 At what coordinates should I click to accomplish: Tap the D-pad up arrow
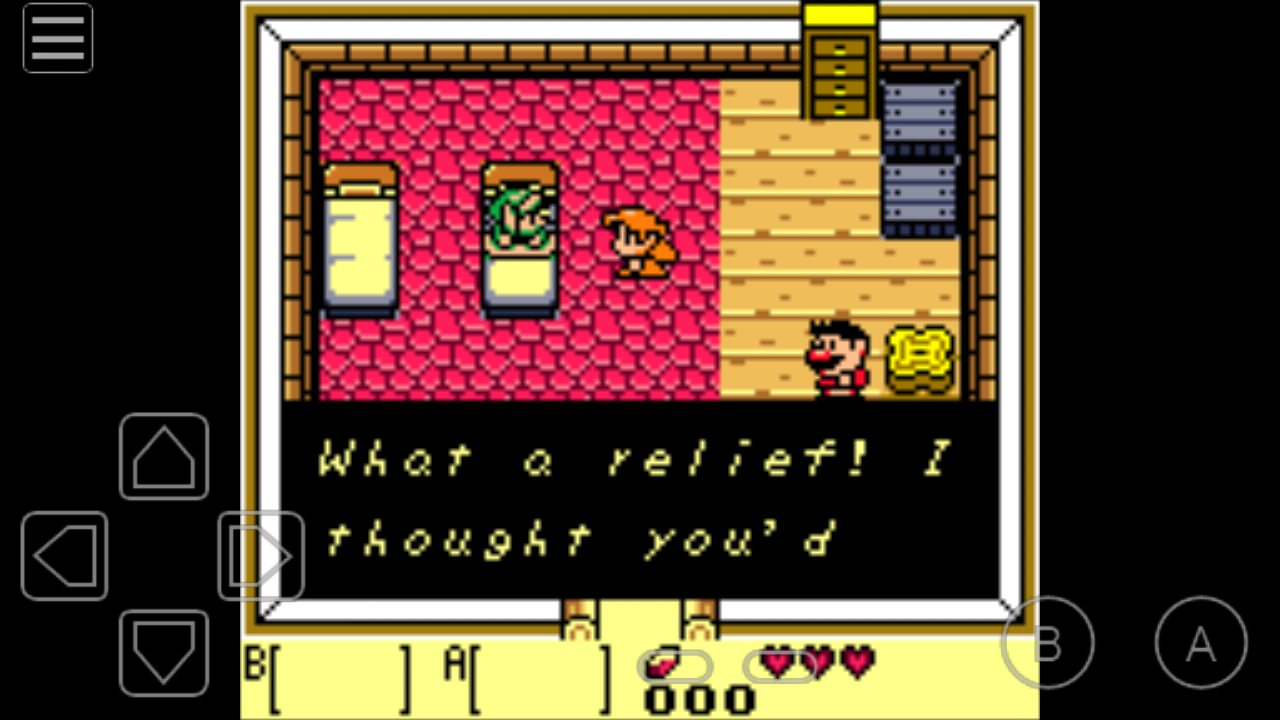click(163, 457)
